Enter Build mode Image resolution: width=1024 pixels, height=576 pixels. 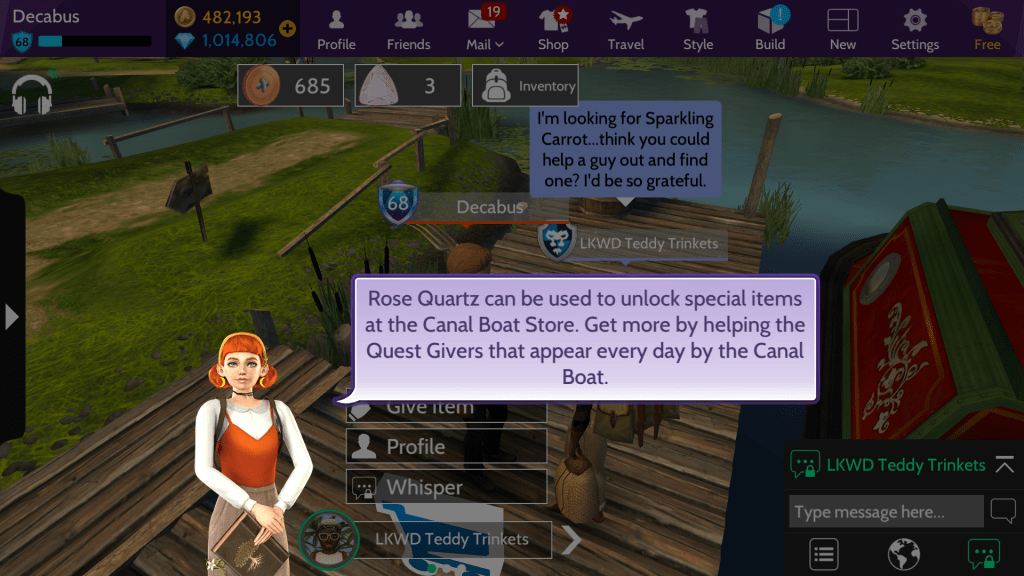click(x=770, y=29)
